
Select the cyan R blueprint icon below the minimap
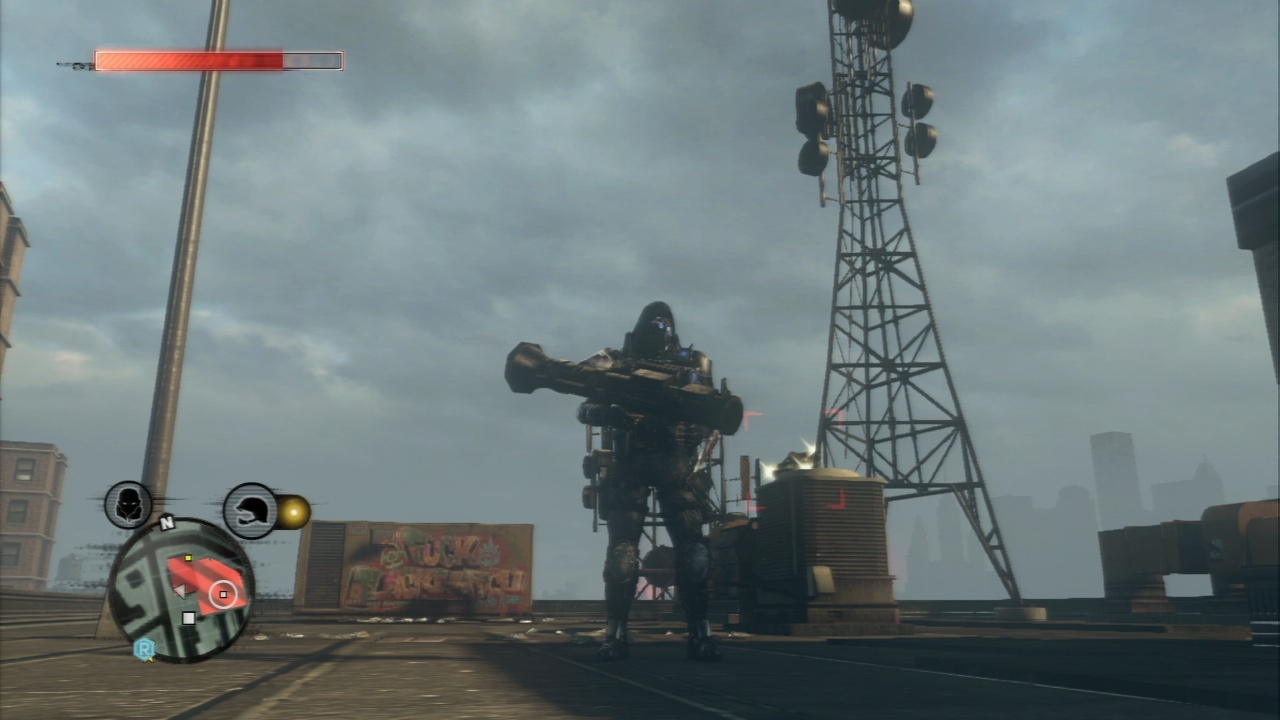[143, 646]
